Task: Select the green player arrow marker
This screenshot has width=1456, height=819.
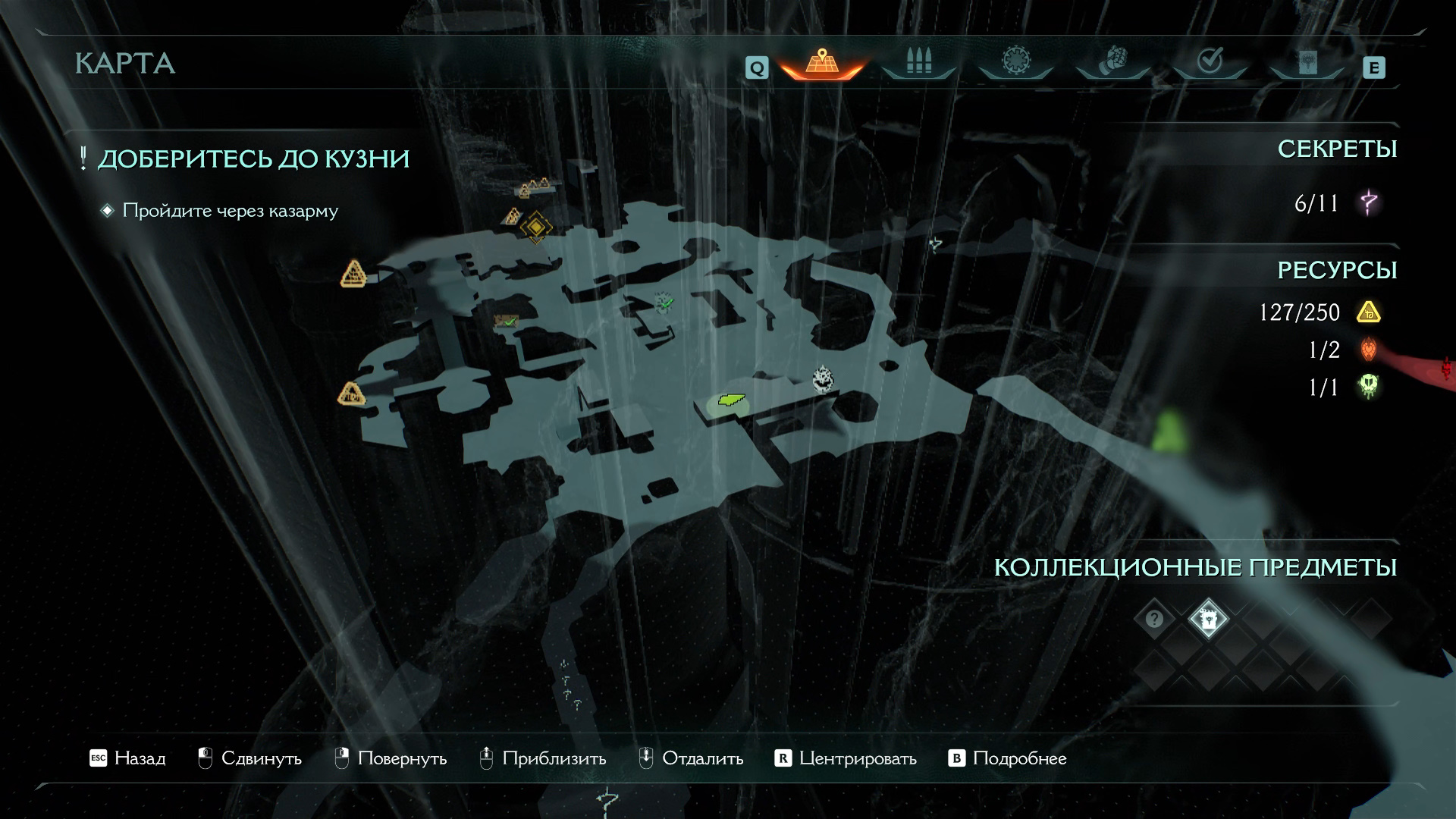Action: [728, 400]
